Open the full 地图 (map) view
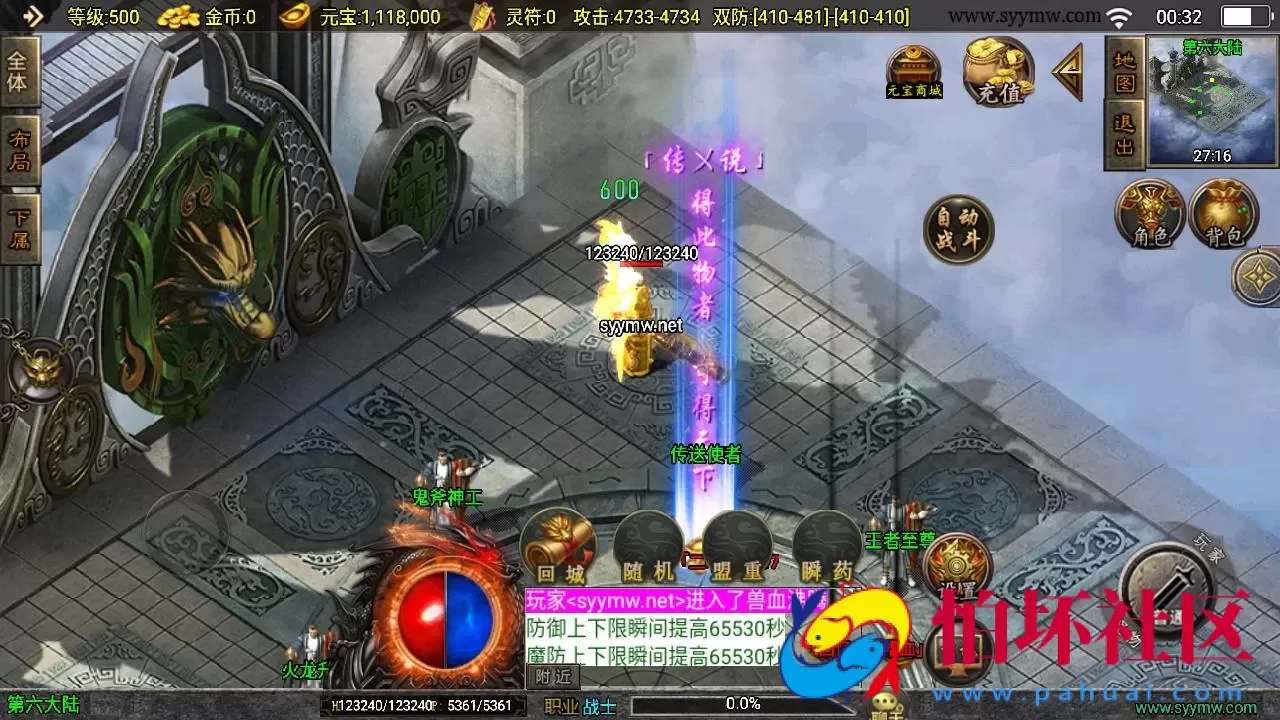Screen dimensions: 1280x720 [1123, 70]
